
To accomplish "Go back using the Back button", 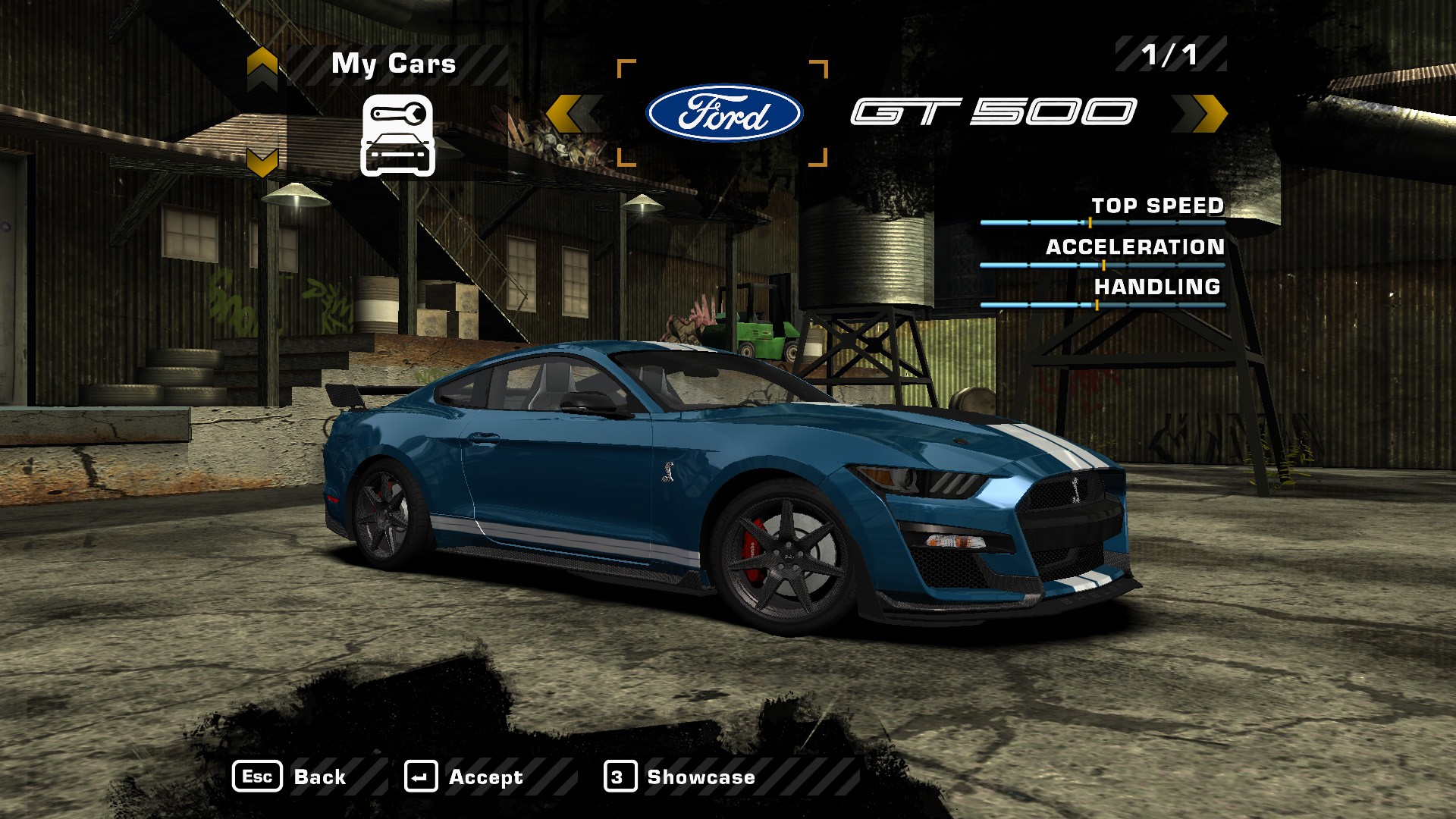I will (290, 777).
